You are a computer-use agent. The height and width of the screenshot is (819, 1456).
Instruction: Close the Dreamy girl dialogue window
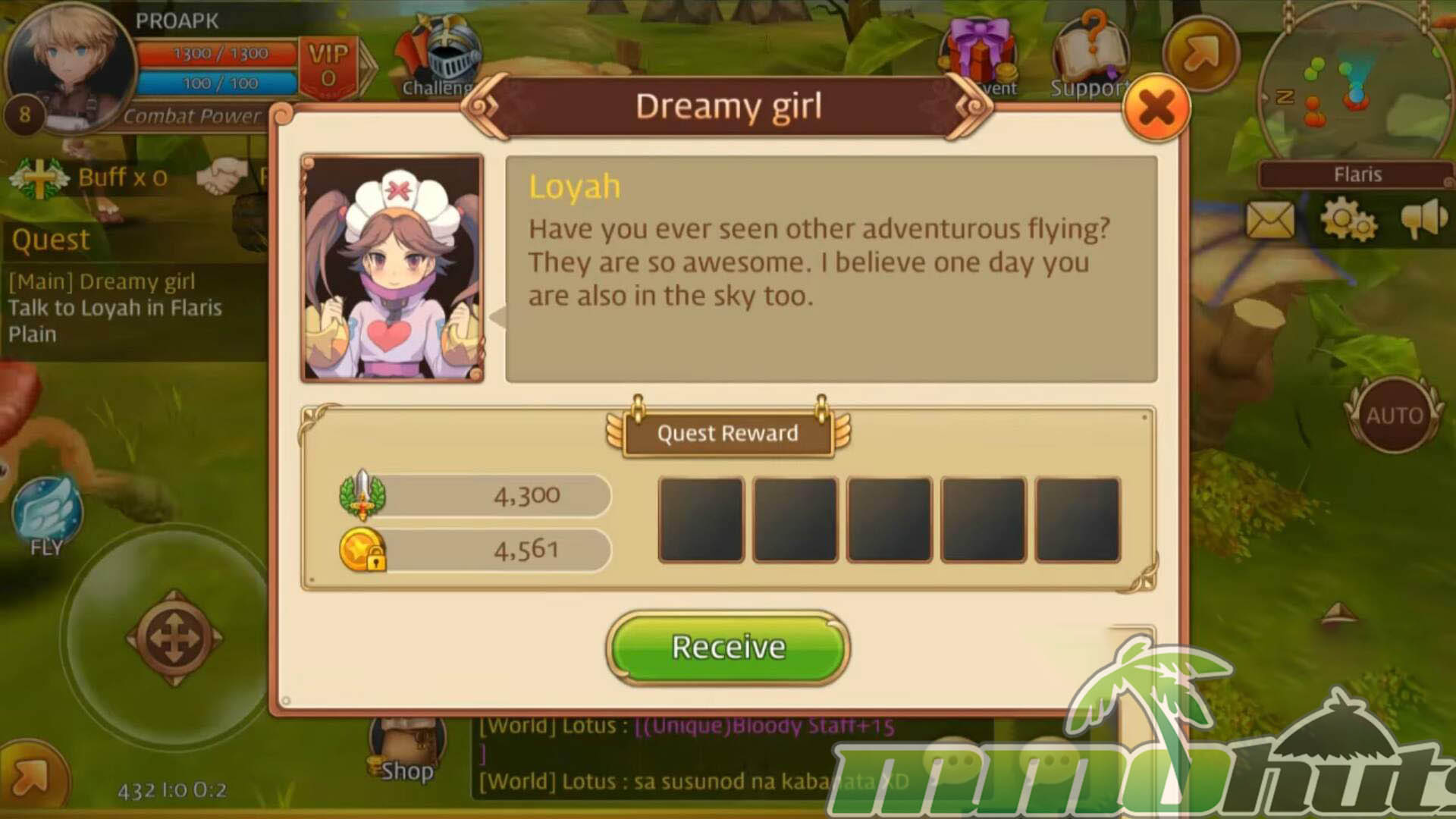pos(1156,108)
